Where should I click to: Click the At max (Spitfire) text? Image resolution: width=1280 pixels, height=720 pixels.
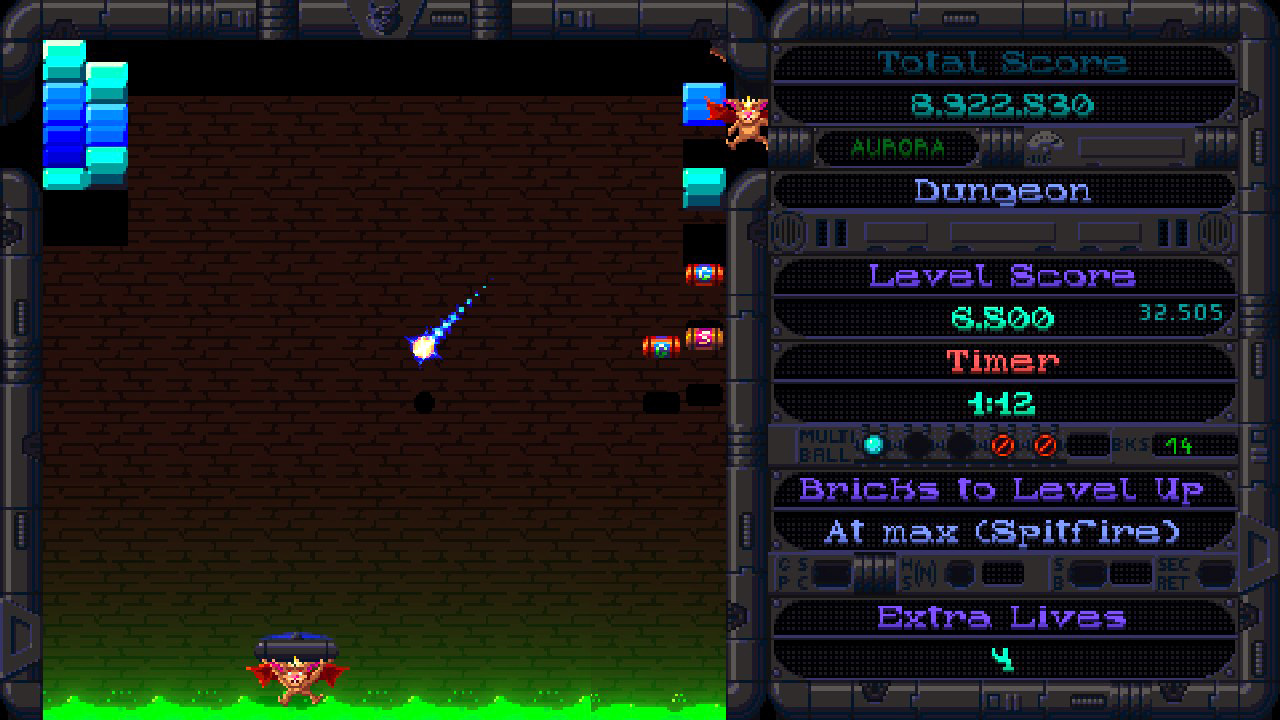click(1003, 531)
